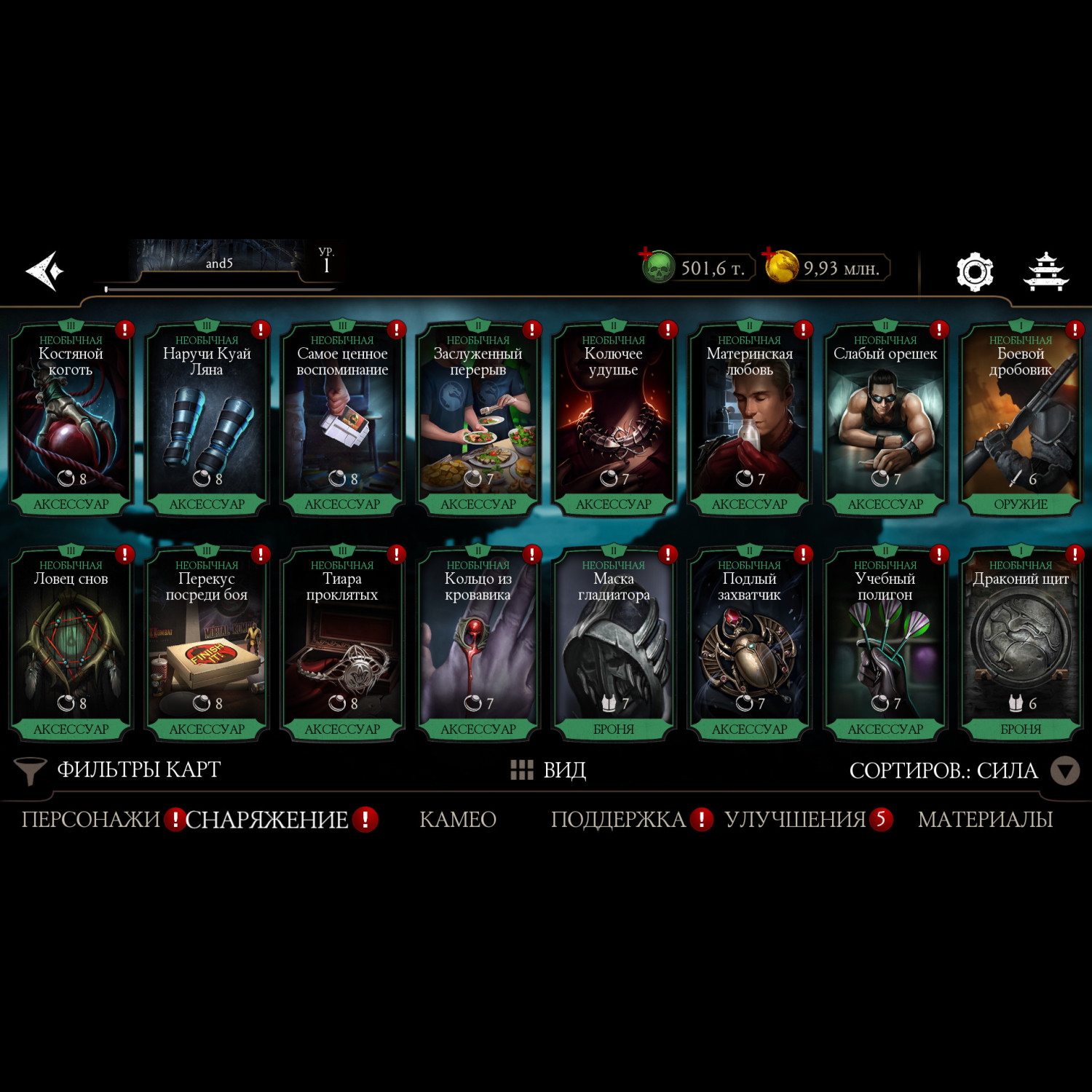Switch to the Персонажи tab
This screenshot has height=1092, width=1092.
pyautogui.click(x=90, y=820)
